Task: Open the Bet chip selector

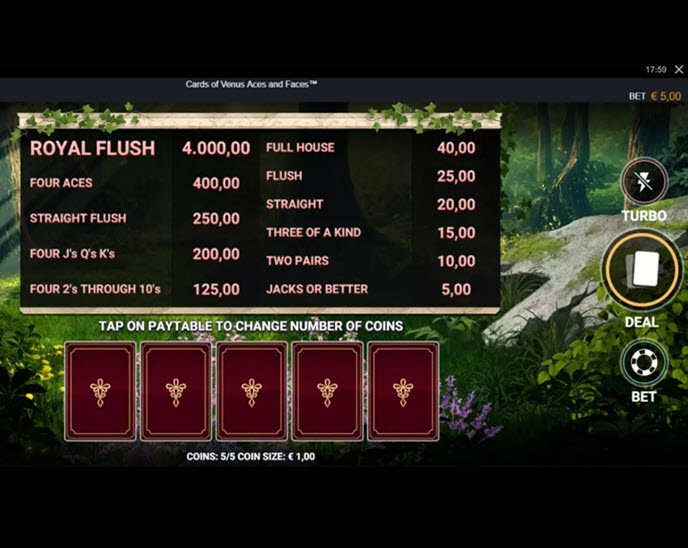Action: (x=644, y=363)
